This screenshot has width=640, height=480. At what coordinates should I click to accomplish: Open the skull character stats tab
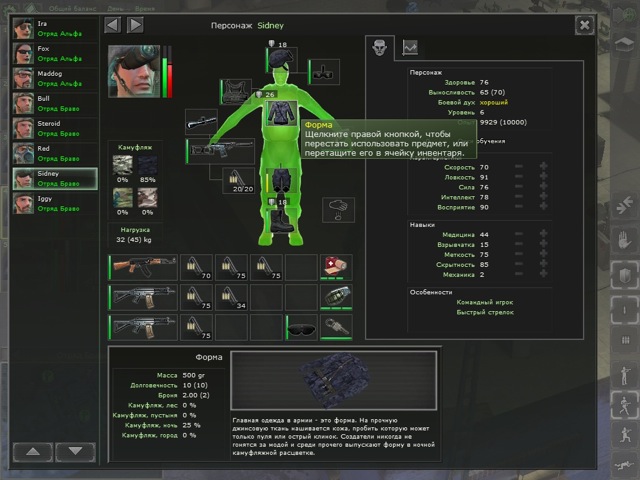[x=378, y=46]
